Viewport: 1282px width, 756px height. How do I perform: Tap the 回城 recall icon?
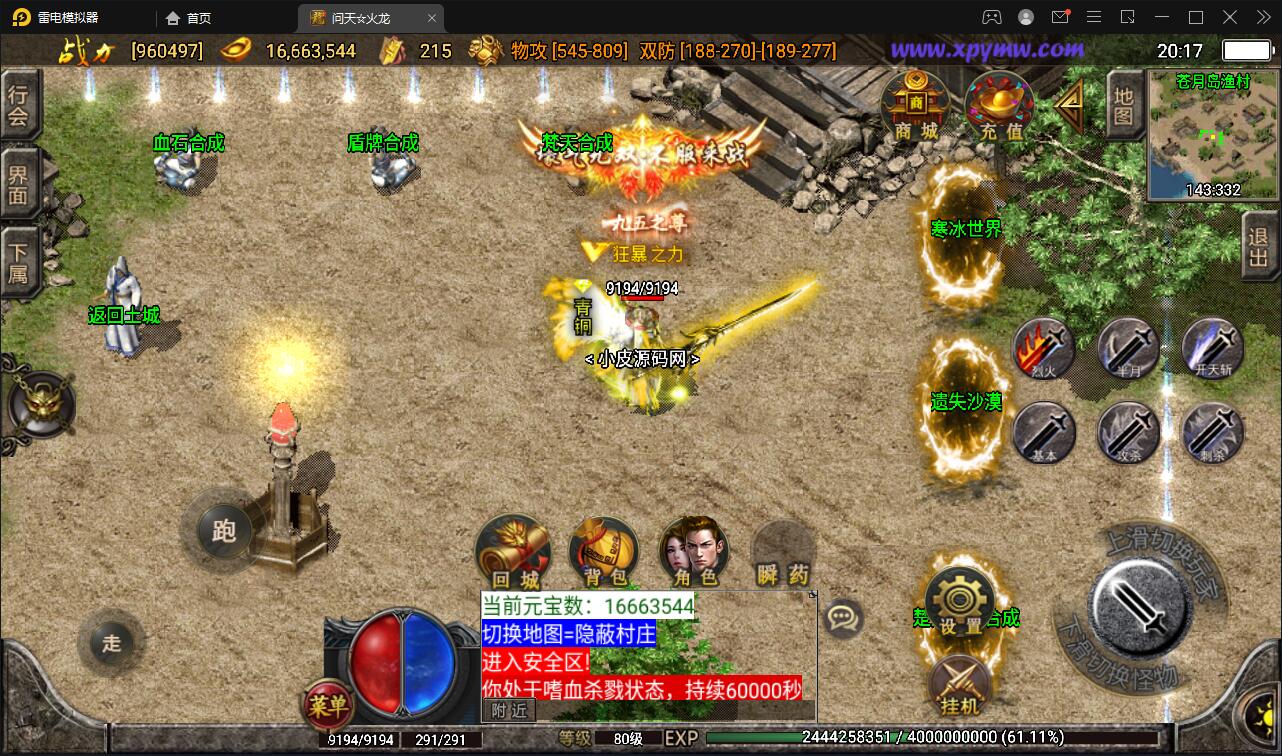tap(514, 545)
